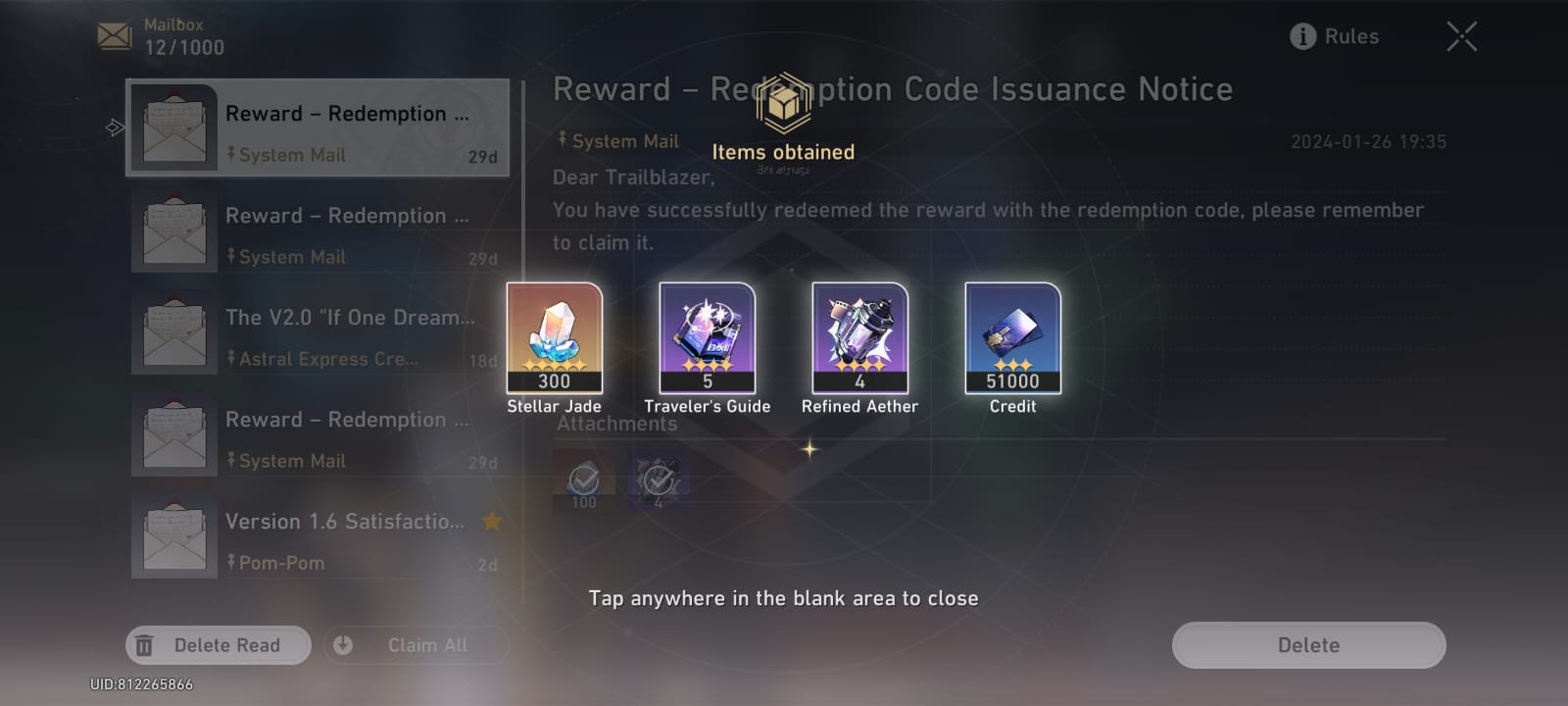The width and height of the screenshot is (1568, 706).
Task: Click the Items obtained cube icon
Action: point(783,106)
